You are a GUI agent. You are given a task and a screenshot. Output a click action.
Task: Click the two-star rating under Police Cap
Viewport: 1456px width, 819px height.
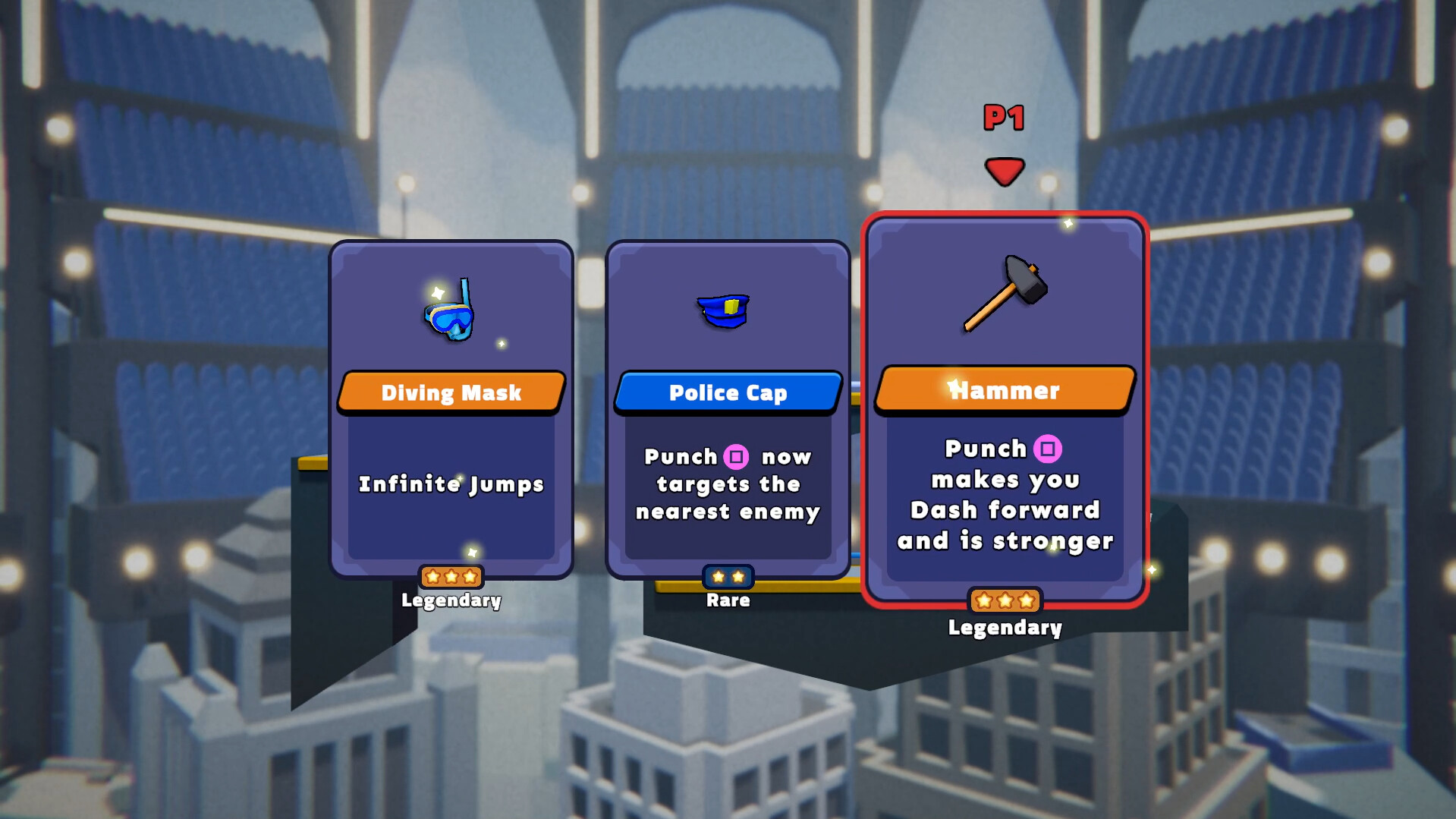coord(727,576)
